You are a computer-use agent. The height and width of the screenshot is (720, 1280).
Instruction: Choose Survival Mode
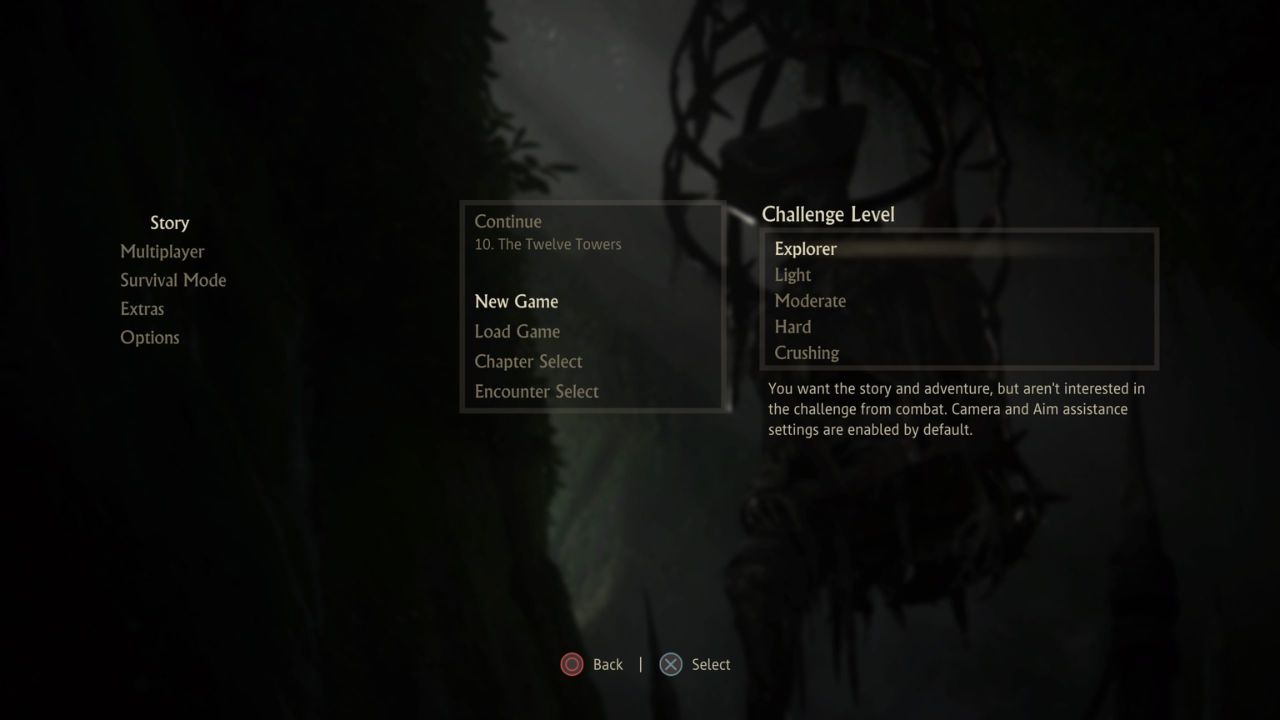click(x=173, y=280)
